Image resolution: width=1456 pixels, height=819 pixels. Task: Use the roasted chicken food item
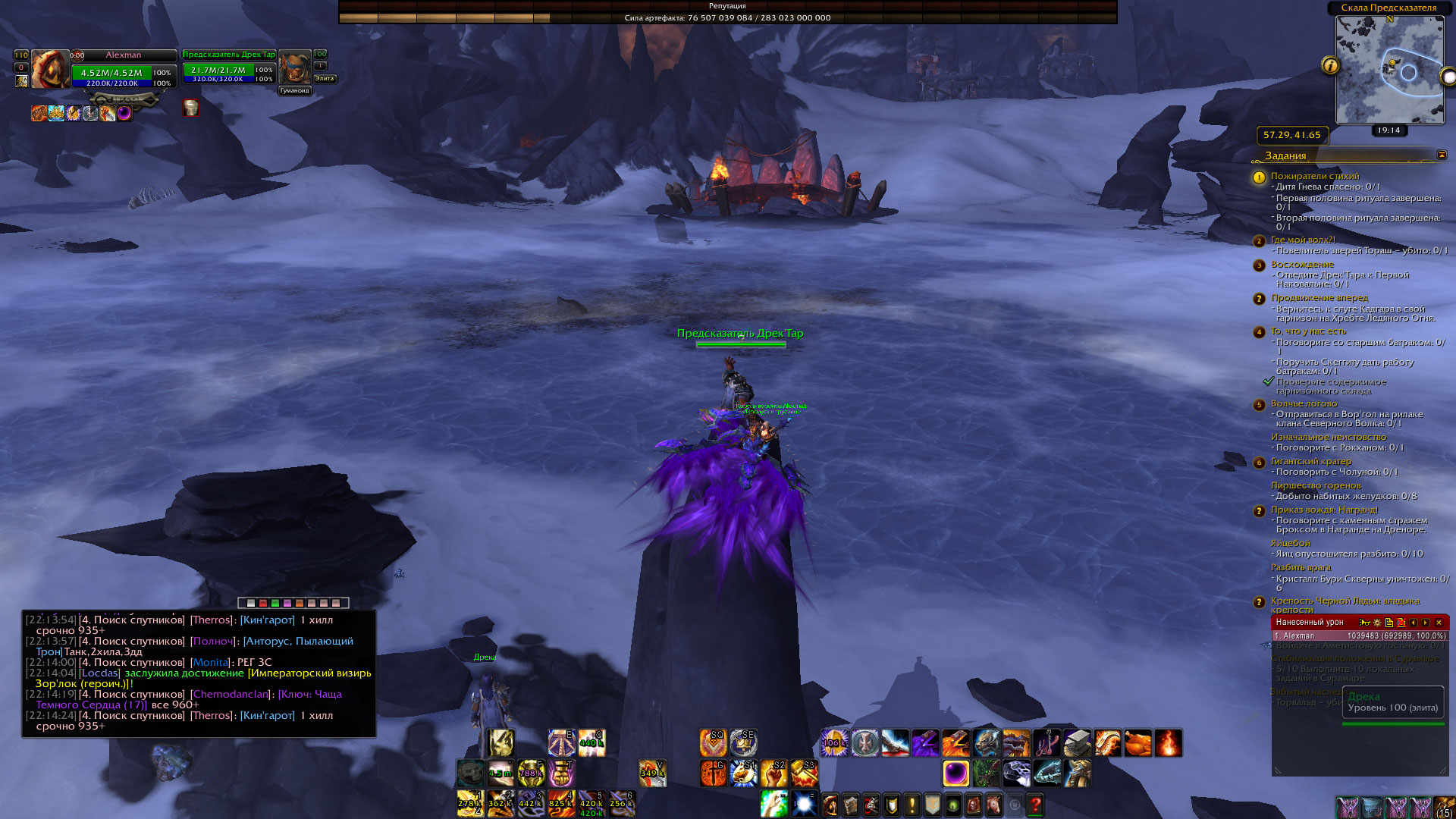[x=1137, y=743]
